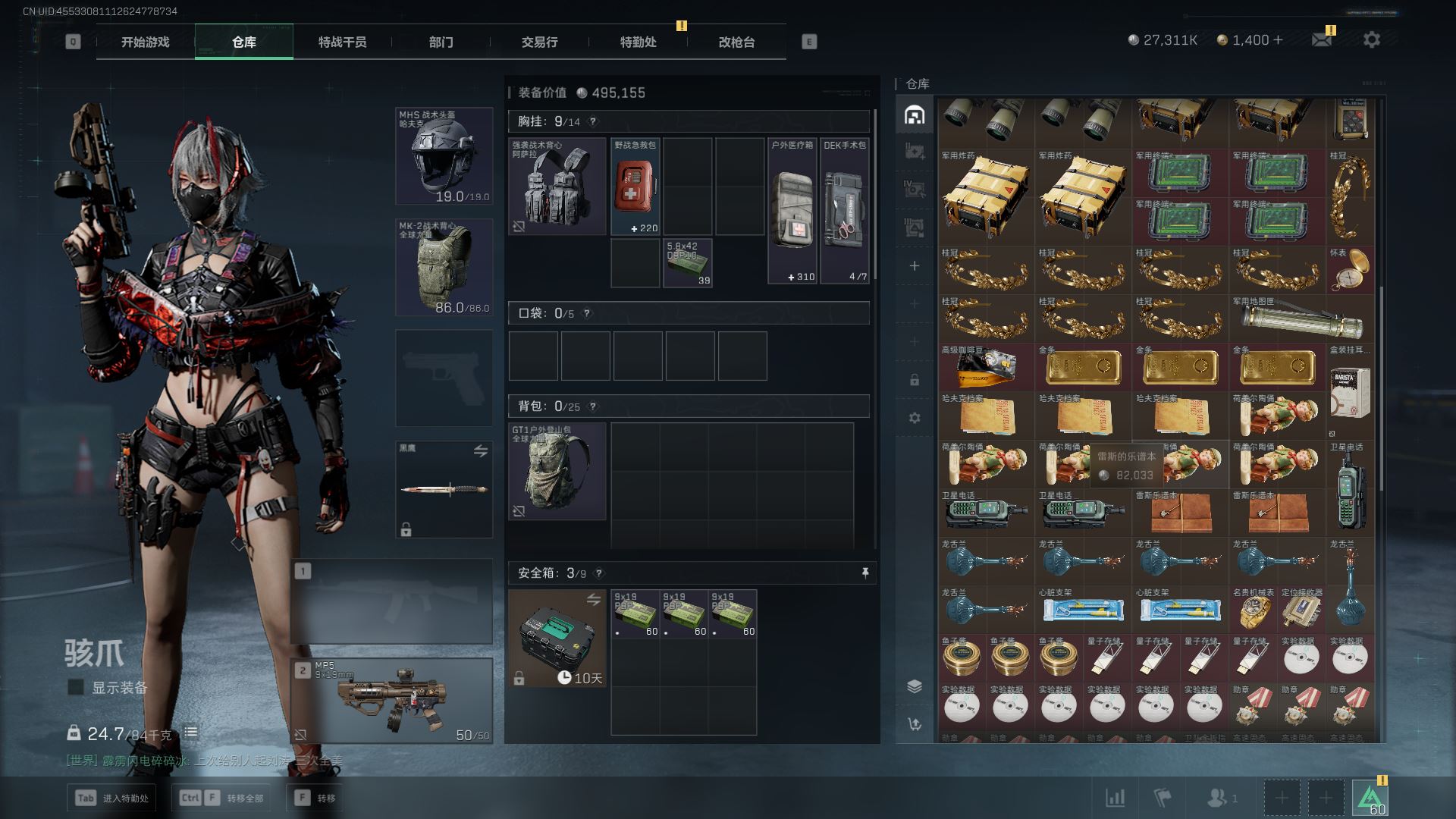
Task: Click the 进入特勤处 button
Action: coord(112,798)
